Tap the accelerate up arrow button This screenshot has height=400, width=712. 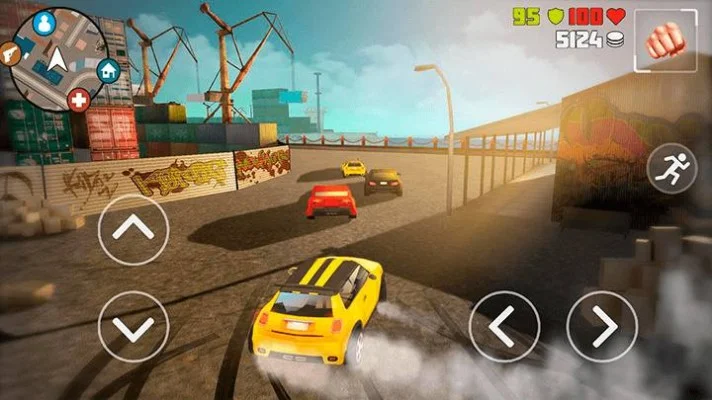[x=134, y=230]
